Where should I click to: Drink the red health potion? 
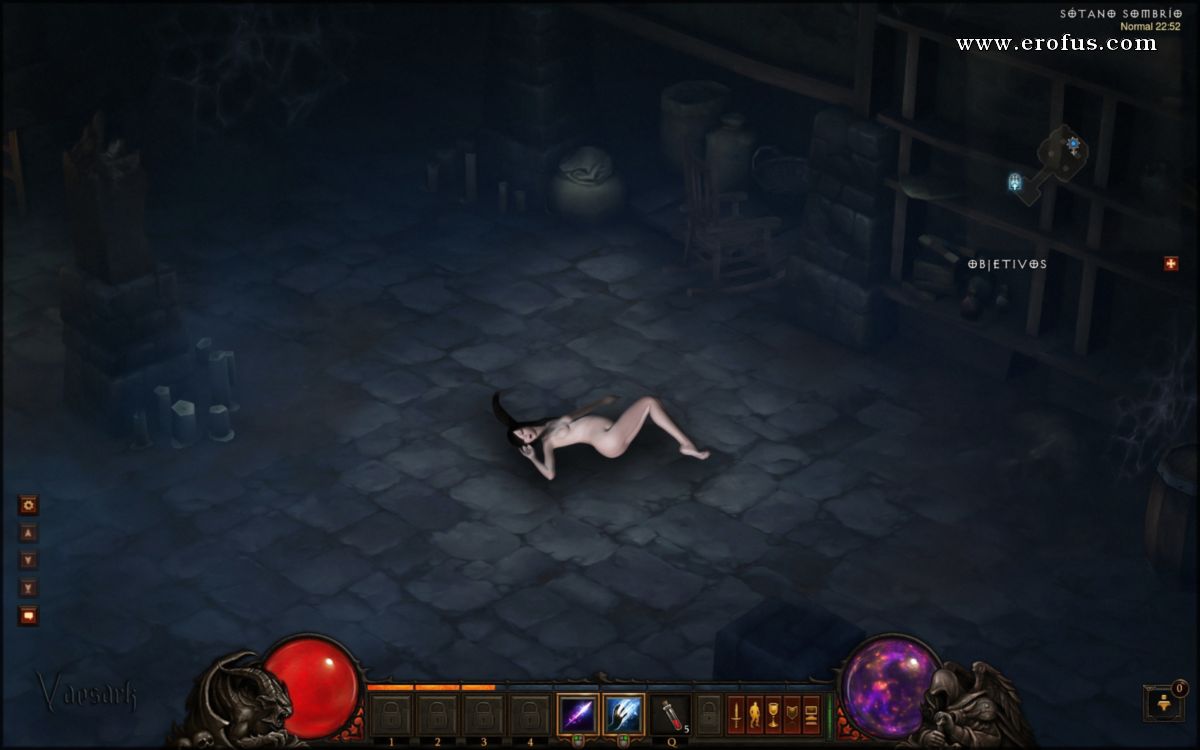click(x=669, y=714)
